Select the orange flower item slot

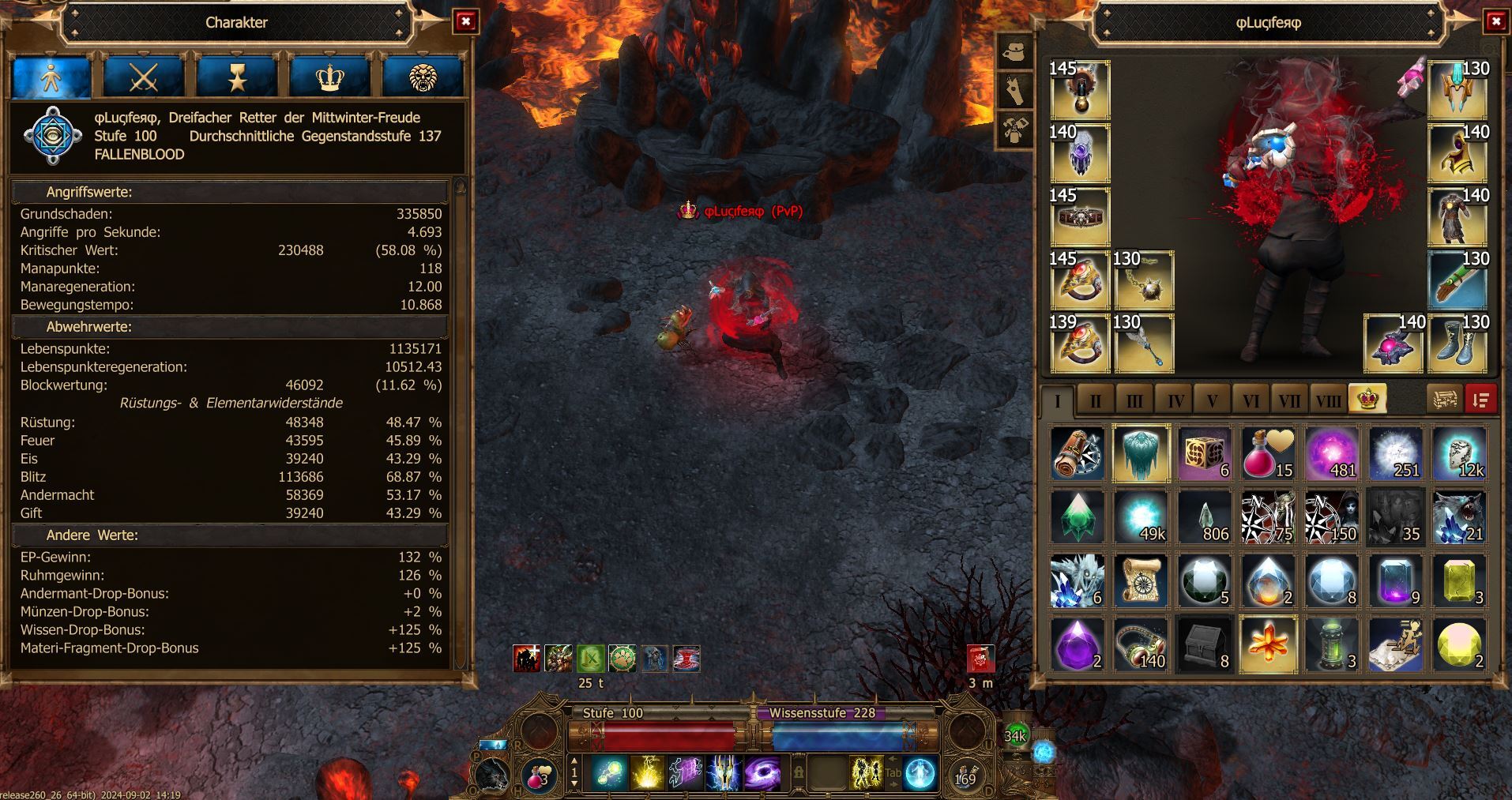coord(1268,644)
